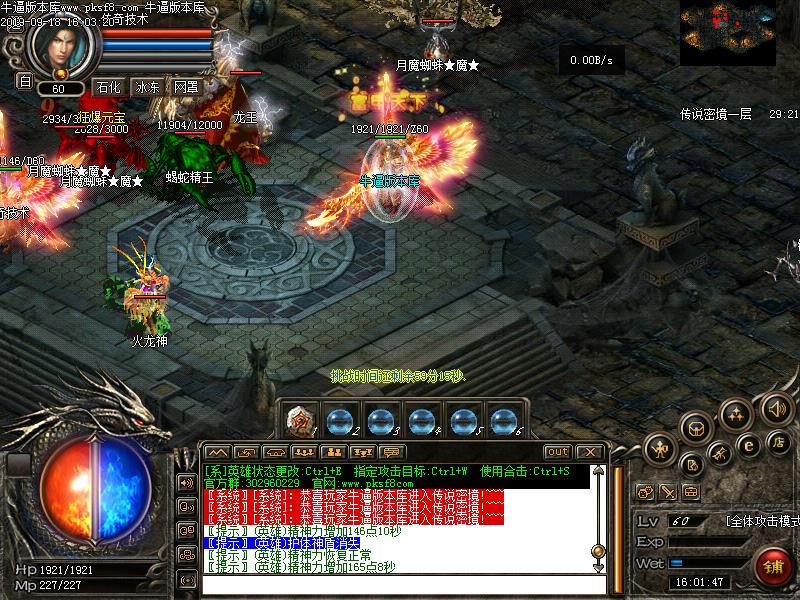Screen dimensions: 800x600
Task: Click the round e button
Action: pos(746,447)
